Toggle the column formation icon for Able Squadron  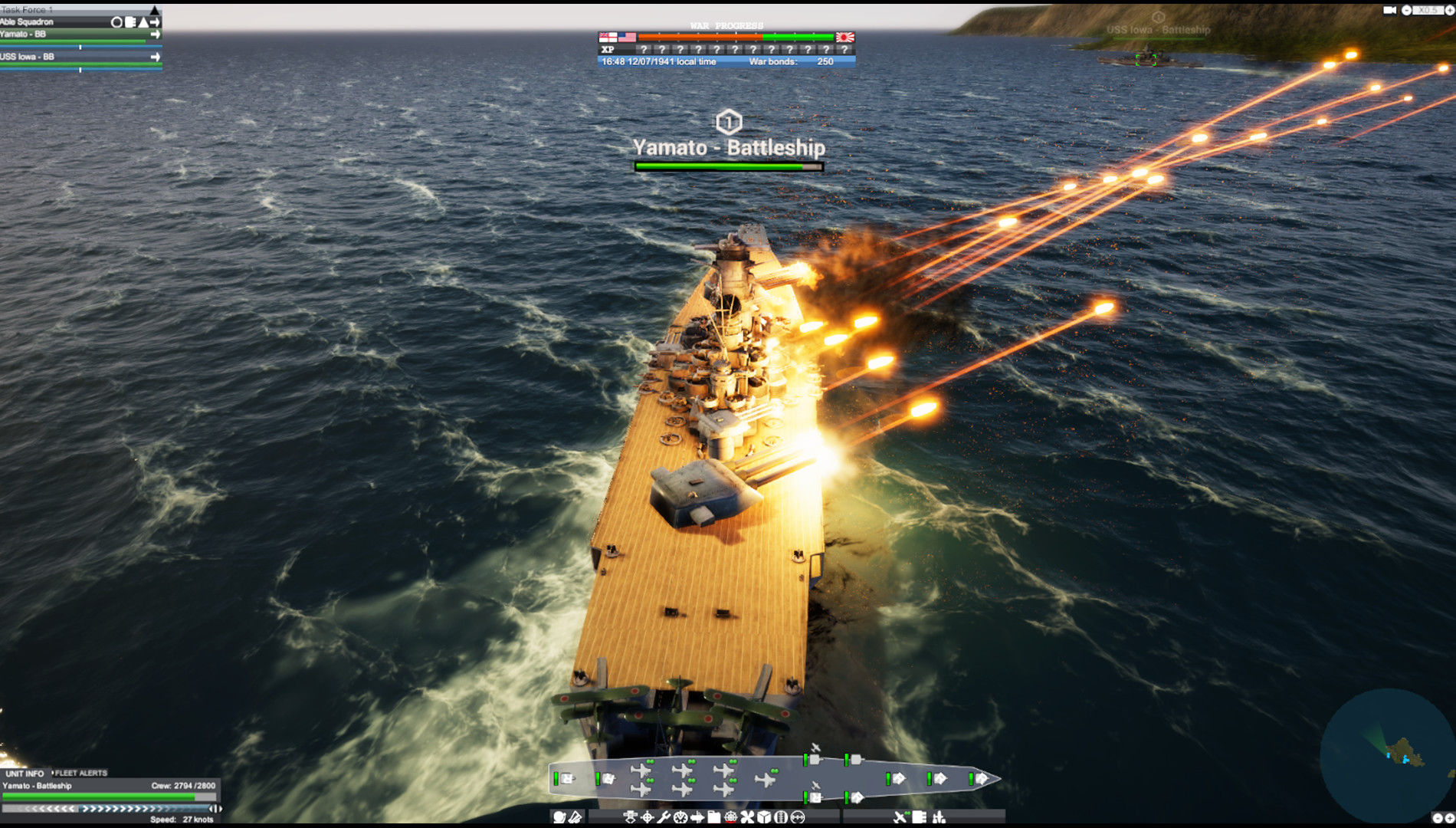click(130, 22)
